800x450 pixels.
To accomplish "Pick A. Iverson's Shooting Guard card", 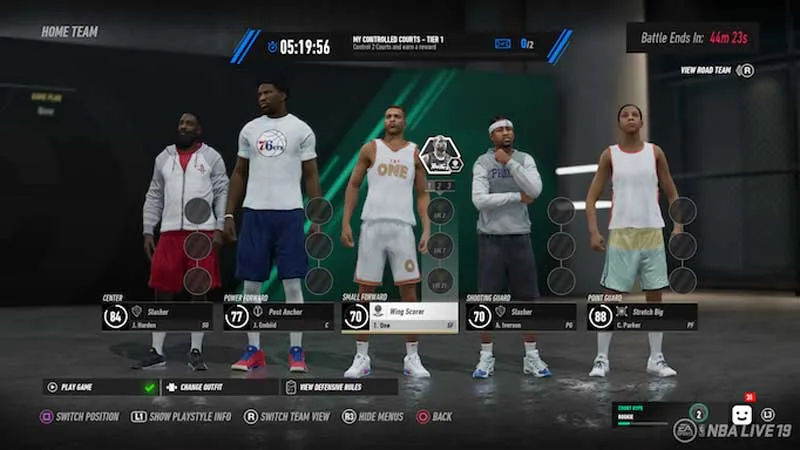I will coord(520,317).
